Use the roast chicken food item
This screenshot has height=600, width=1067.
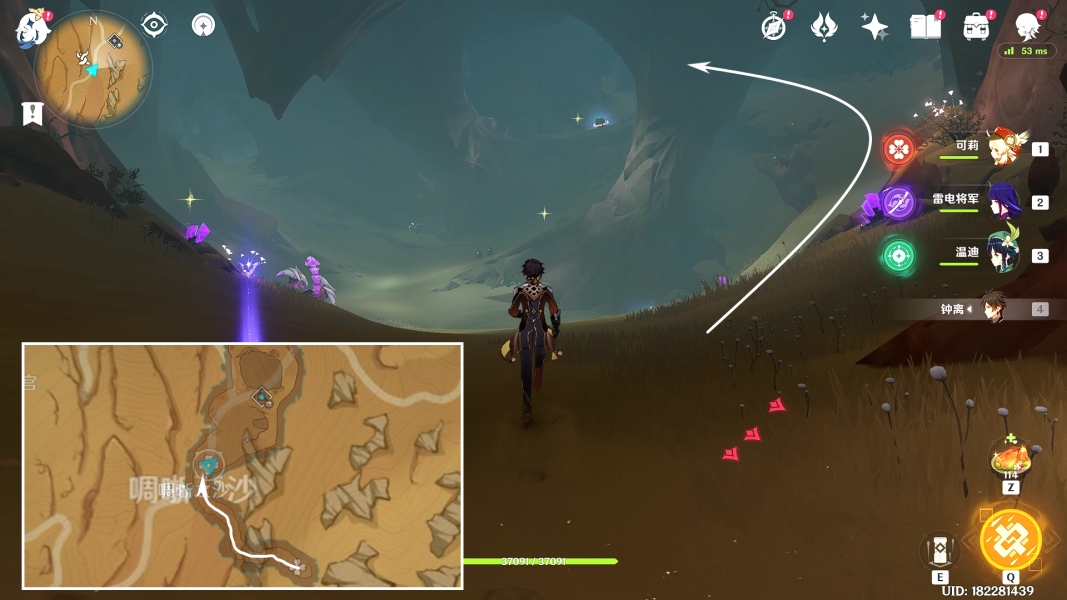point(1010,460)
